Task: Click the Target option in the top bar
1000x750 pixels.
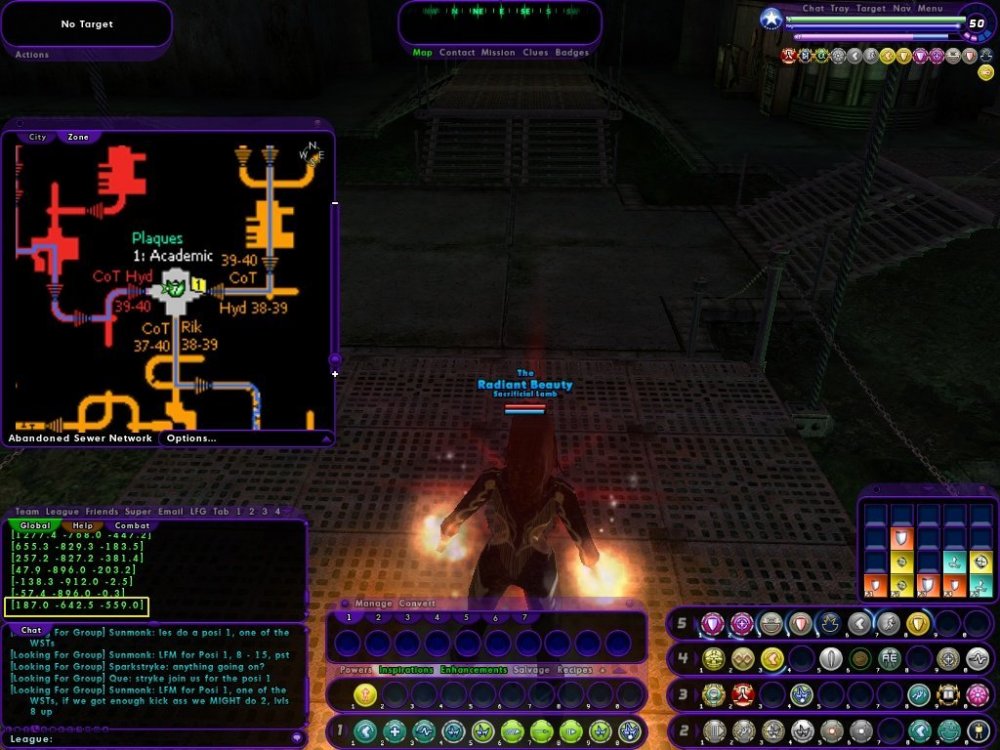Action: tap(871, 9)
